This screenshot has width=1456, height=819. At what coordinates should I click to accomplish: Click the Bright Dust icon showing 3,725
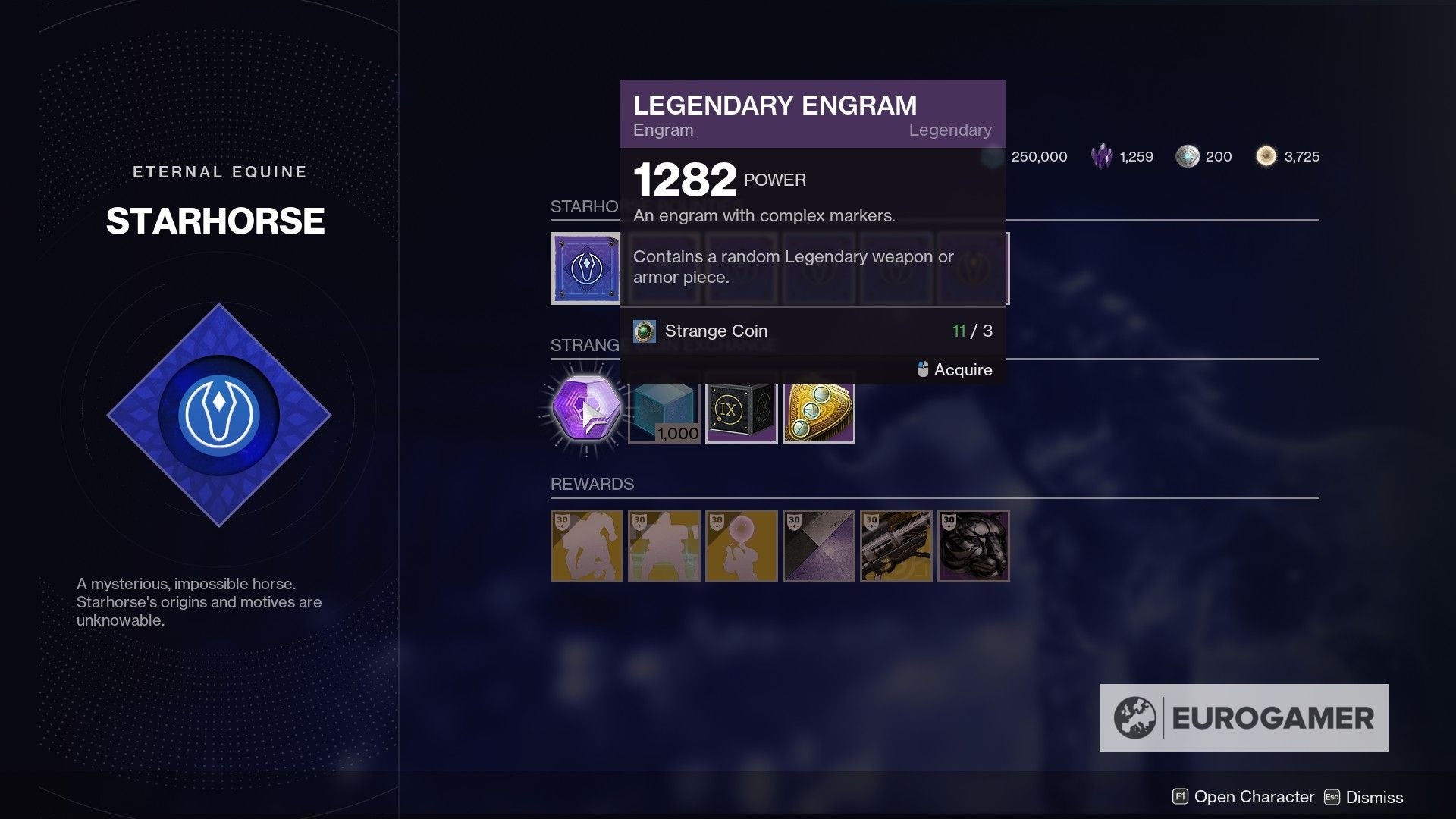tap(1266, 156)
